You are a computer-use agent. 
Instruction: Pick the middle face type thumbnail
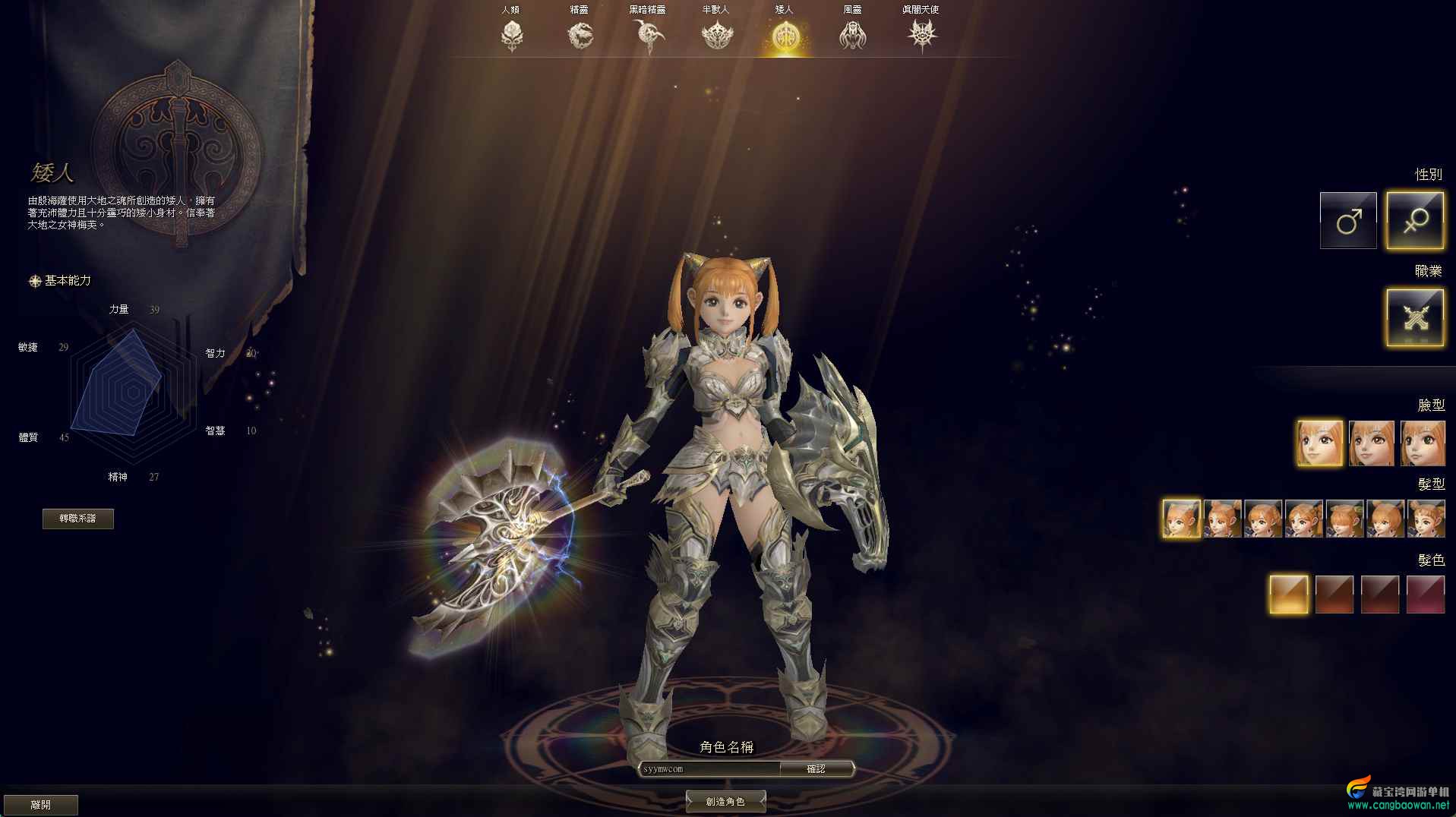tap(1371, 443)
